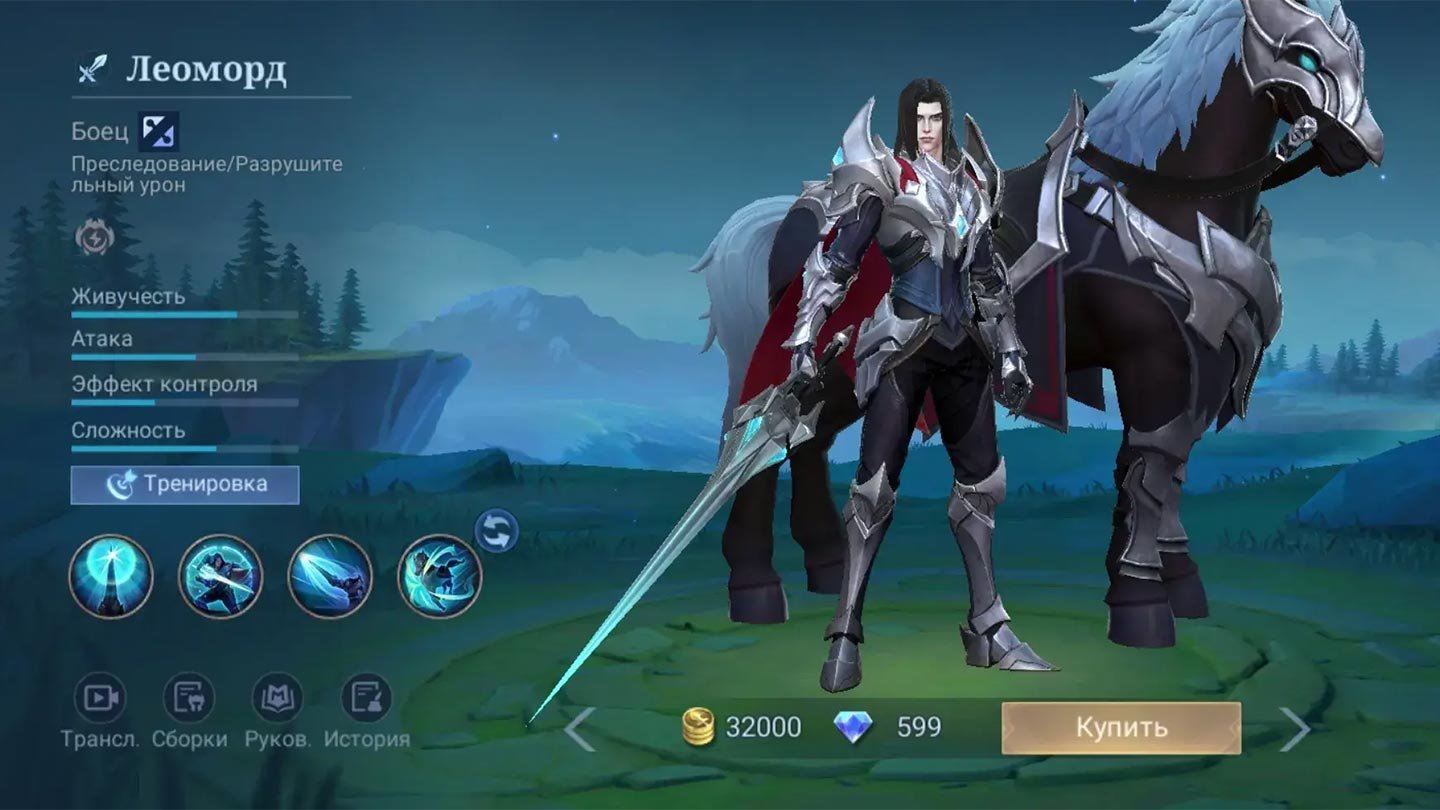This screenshot has width=1440, height=810.
Task: Select the mounted rider ultimate skill icon
Action: point(439,576)
